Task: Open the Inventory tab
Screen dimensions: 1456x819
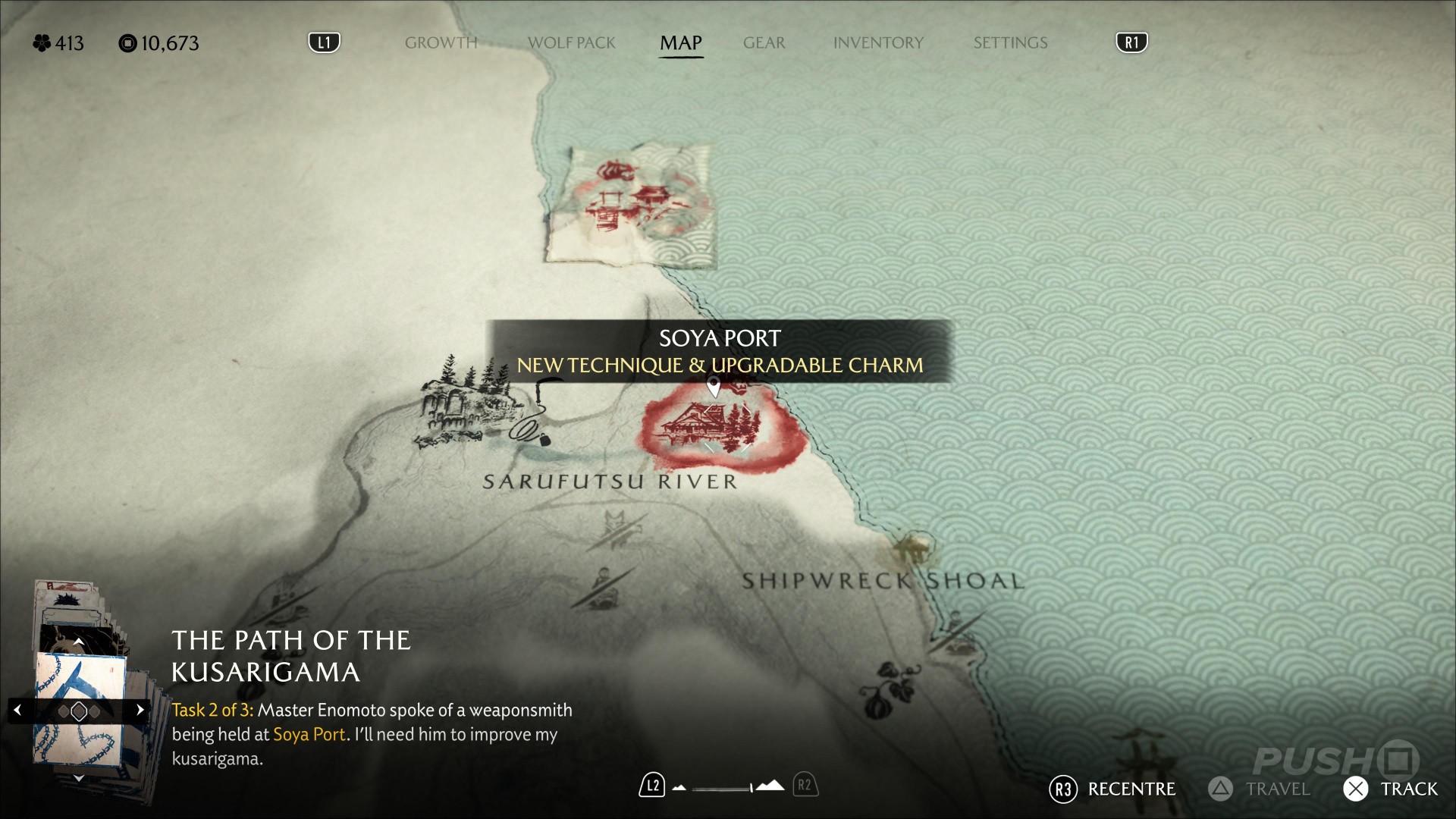Action: click(x=878, y=43)
